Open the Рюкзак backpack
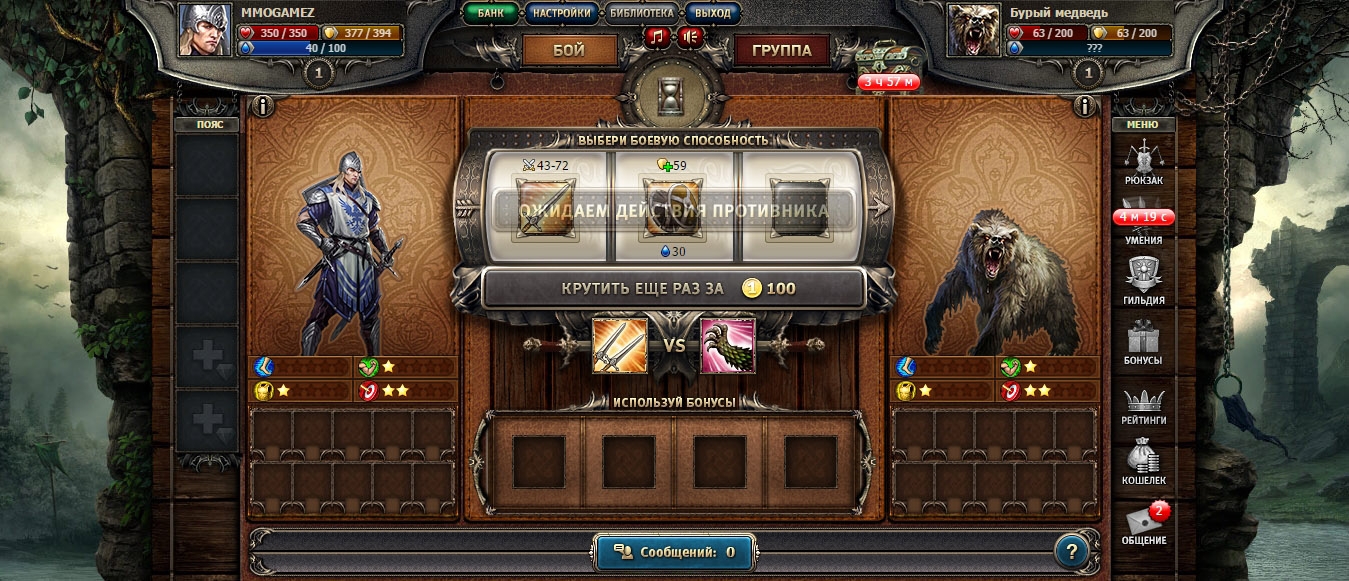This screenshot has width=1349, height=581. click(x=1142, y=162)
